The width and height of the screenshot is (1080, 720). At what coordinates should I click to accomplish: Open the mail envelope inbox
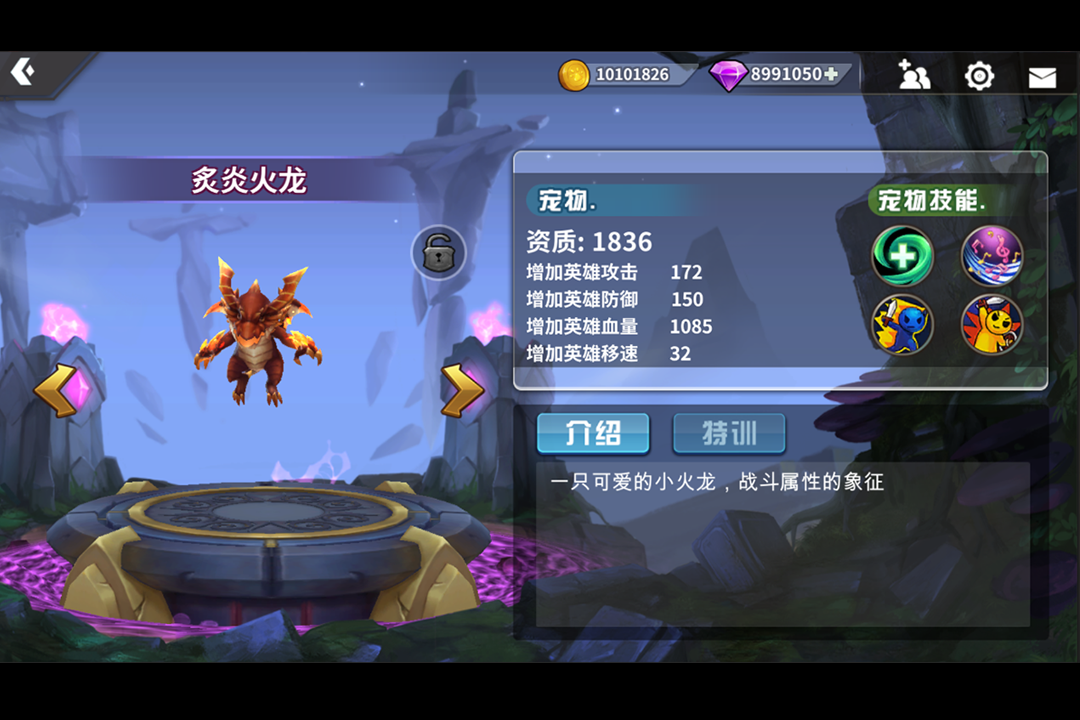[1042, 77]
